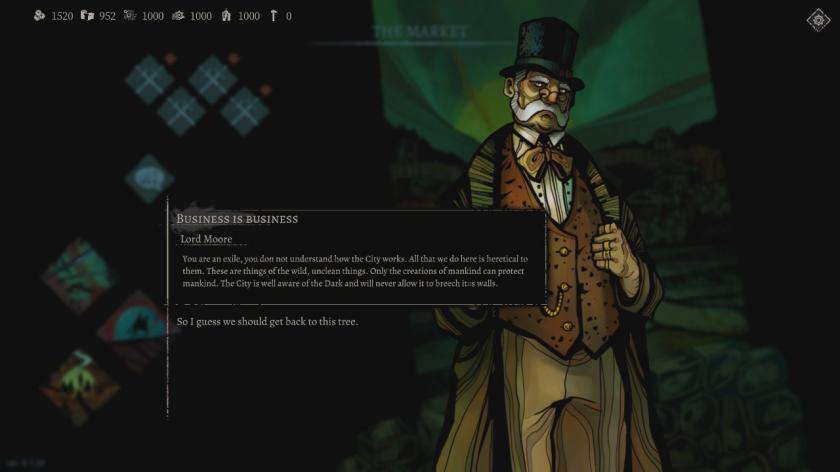This screenshot has width=840, height=472.
Task: Choose the reply about getting back to this tree
Action: click(267, 321)
